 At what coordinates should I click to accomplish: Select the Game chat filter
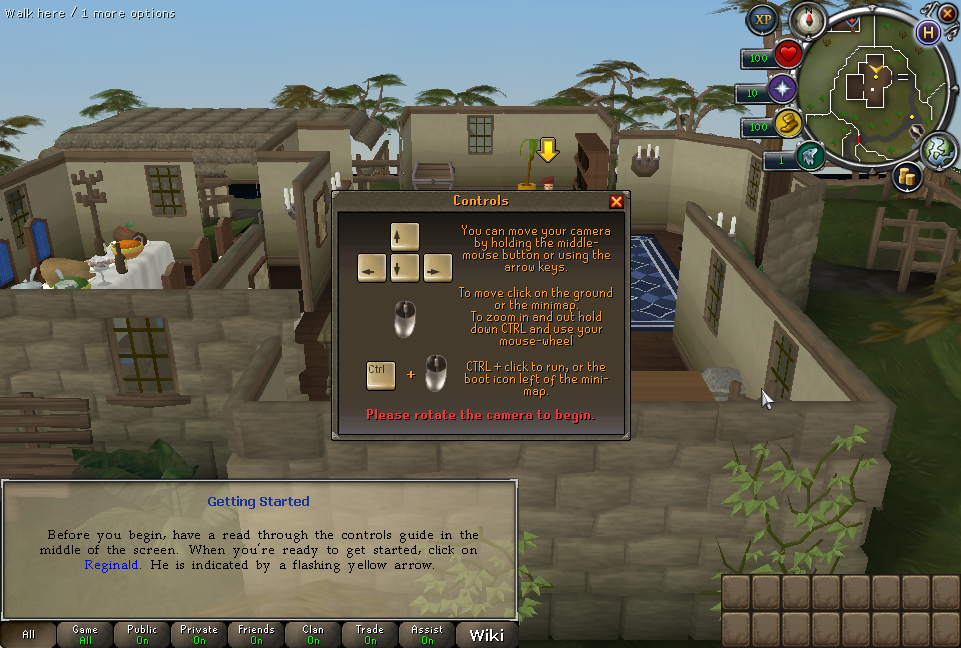pyautogui.click(x=85, y=635)
